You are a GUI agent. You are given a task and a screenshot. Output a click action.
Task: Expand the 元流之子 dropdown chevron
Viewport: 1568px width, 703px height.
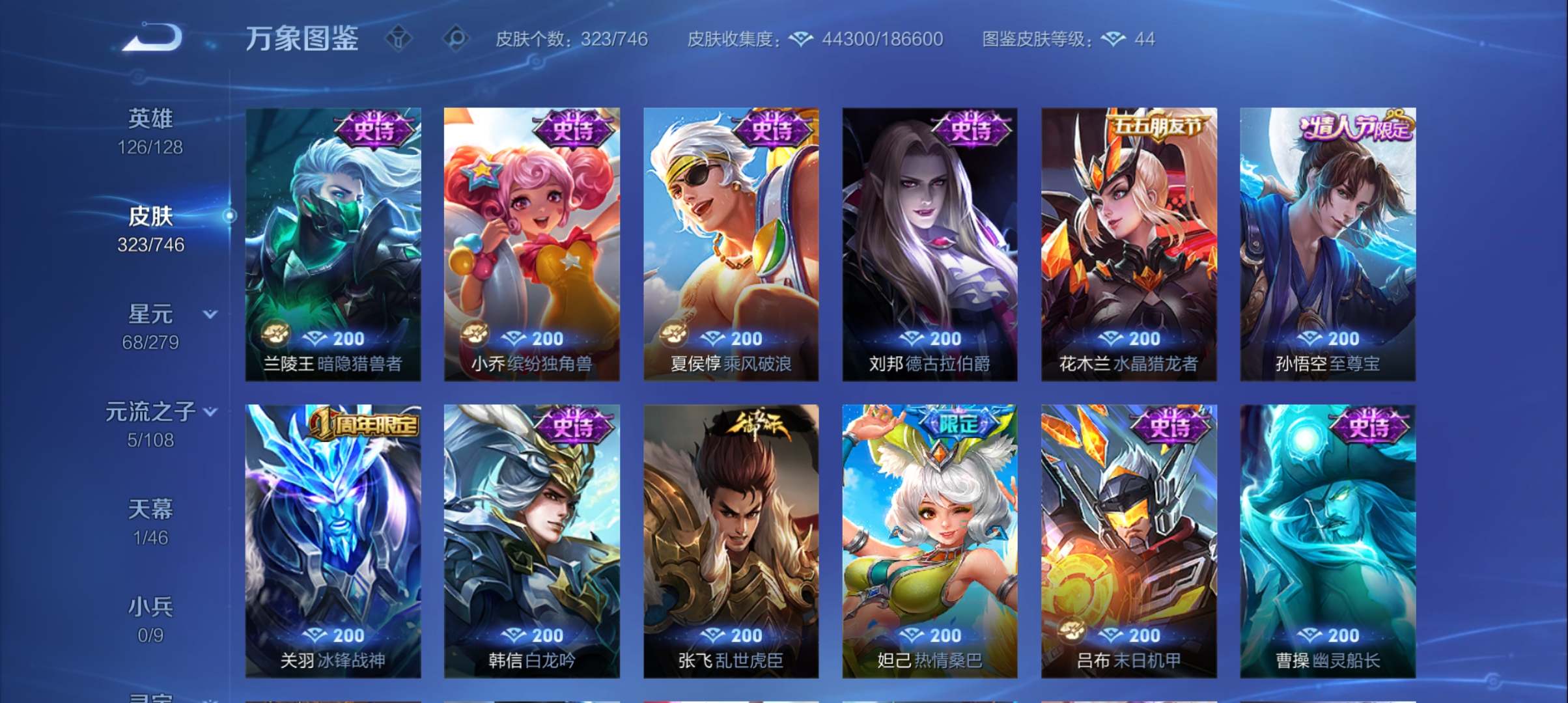pos(210,411)
